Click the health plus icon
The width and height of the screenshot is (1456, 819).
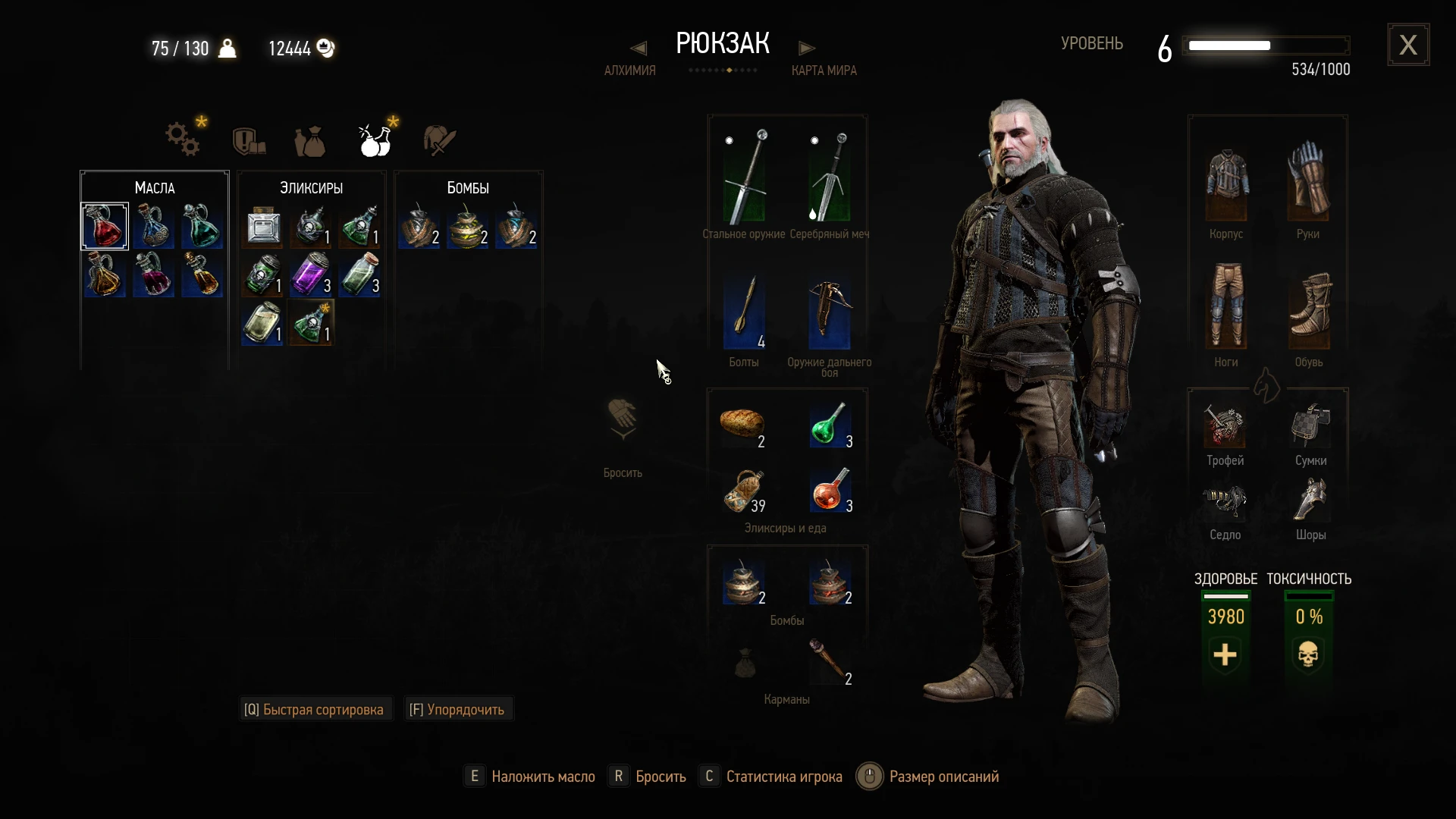point(1224,655)
